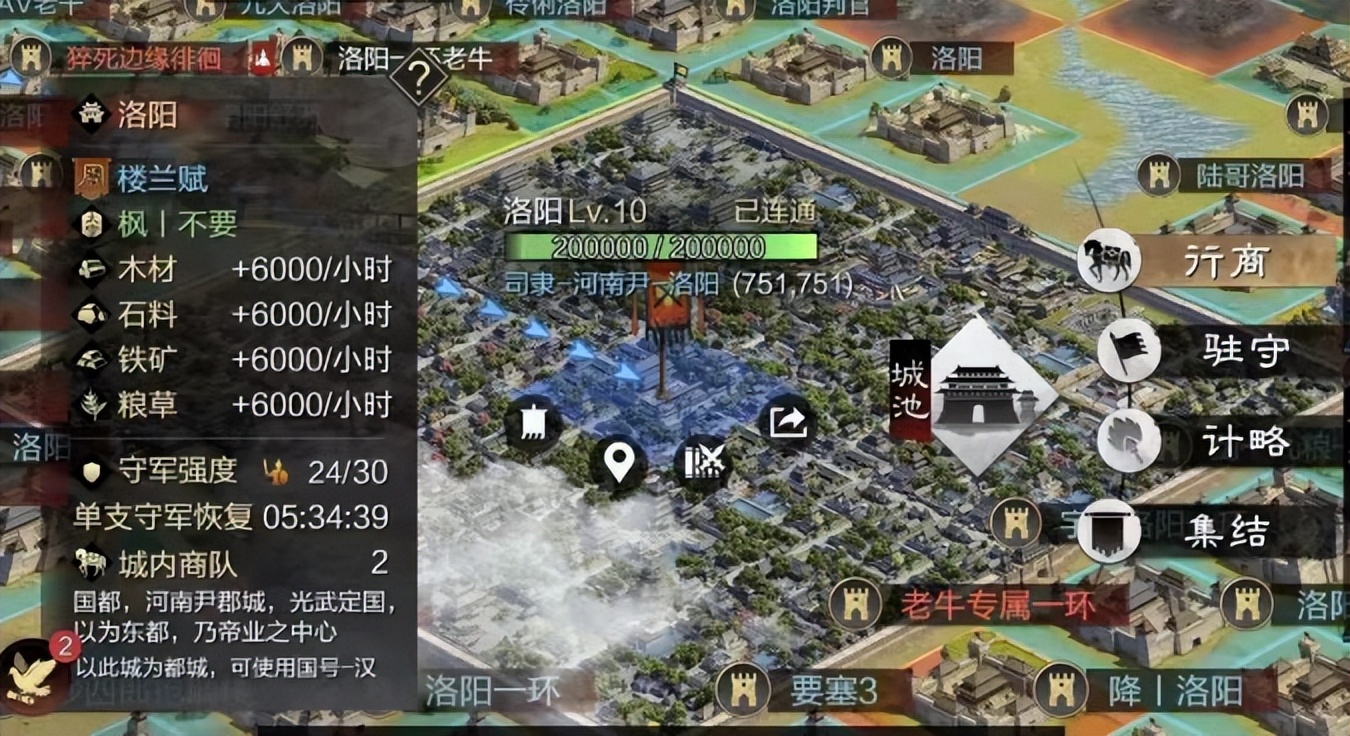Viewport: 1350px width, 736px height.
Task: Click the war banner icon left of the pin
Action: coord(531,421)
